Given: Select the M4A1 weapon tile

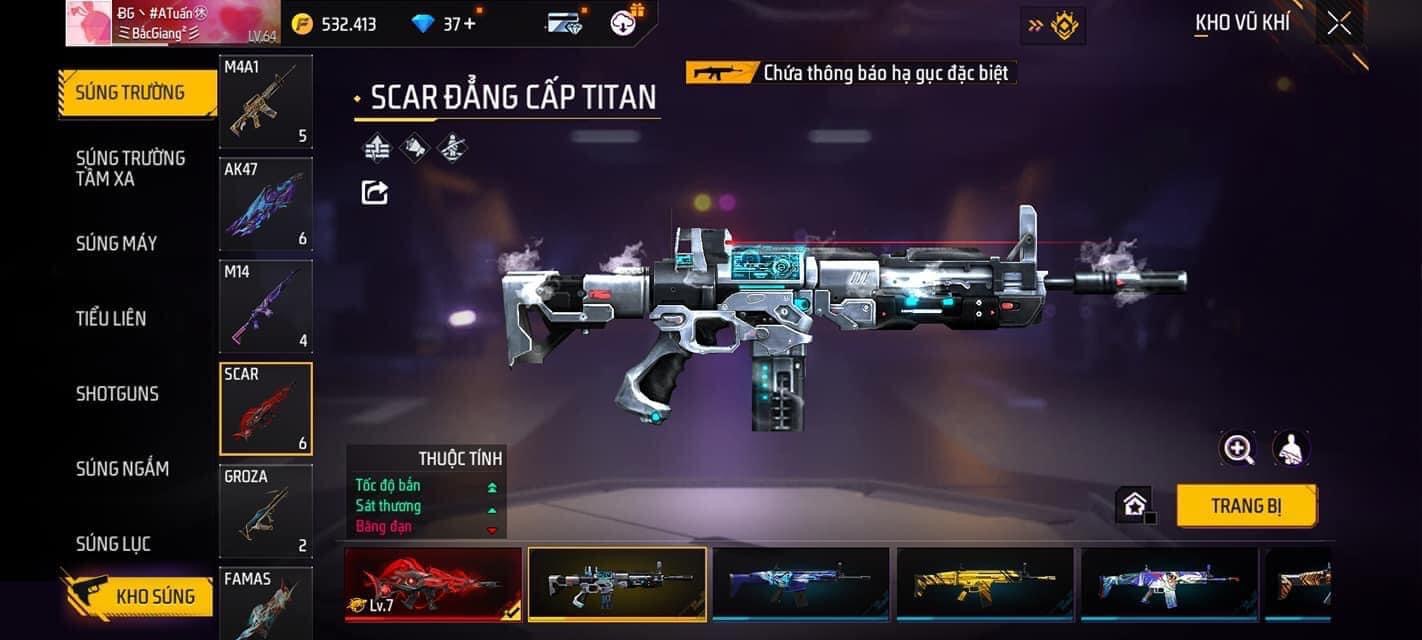Looking at the screenshot, I should [265, 101].
